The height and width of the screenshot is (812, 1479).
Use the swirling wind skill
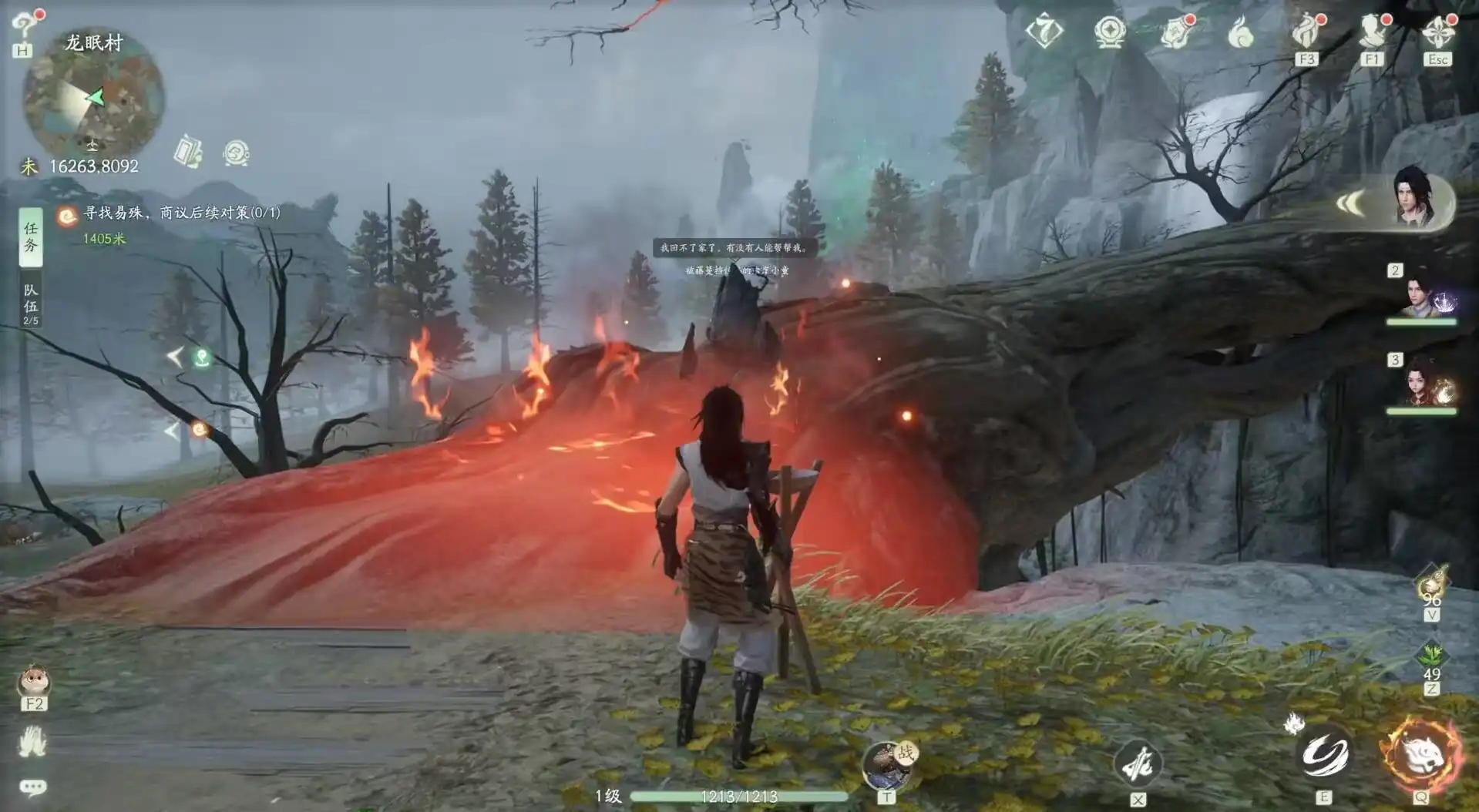(x=1325, y=755)
